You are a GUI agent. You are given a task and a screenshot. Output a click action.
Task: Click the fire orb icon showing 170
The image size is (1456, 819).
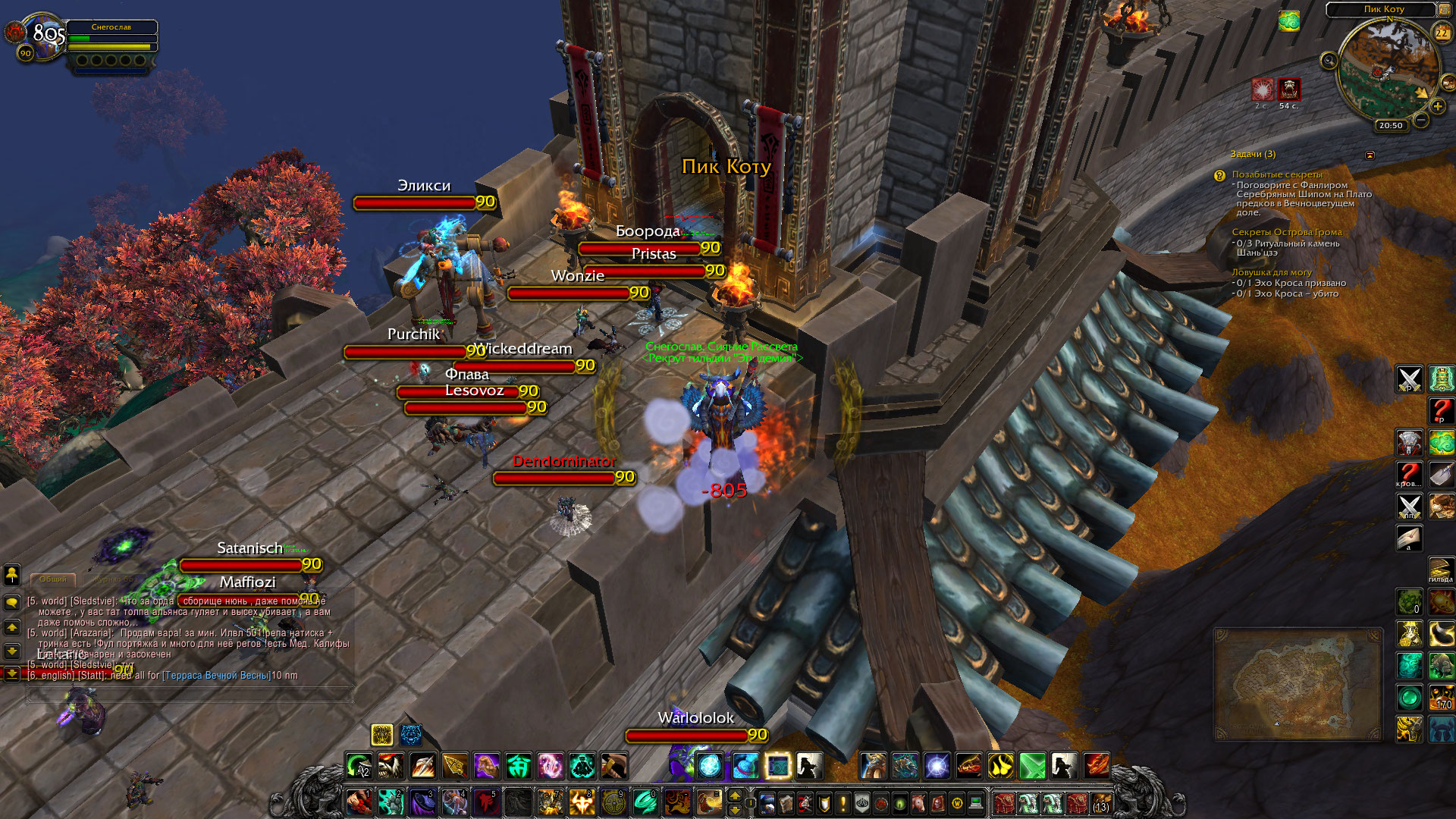coord(1441,698)
